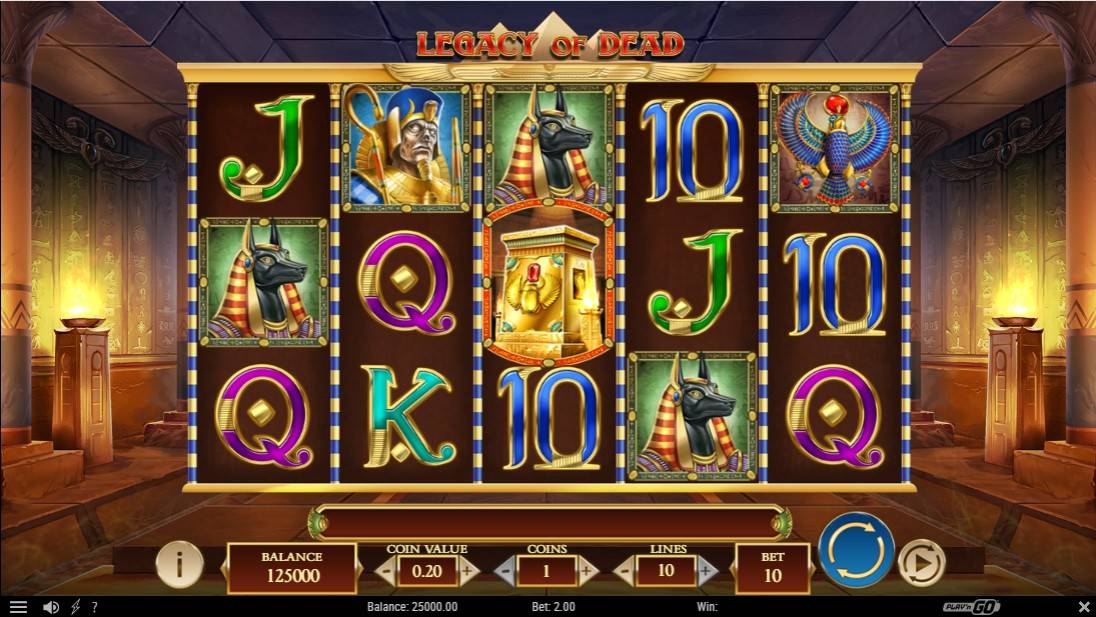Open the paytable info button
This screenshot has height=617, width=1096.
[180, 565]
